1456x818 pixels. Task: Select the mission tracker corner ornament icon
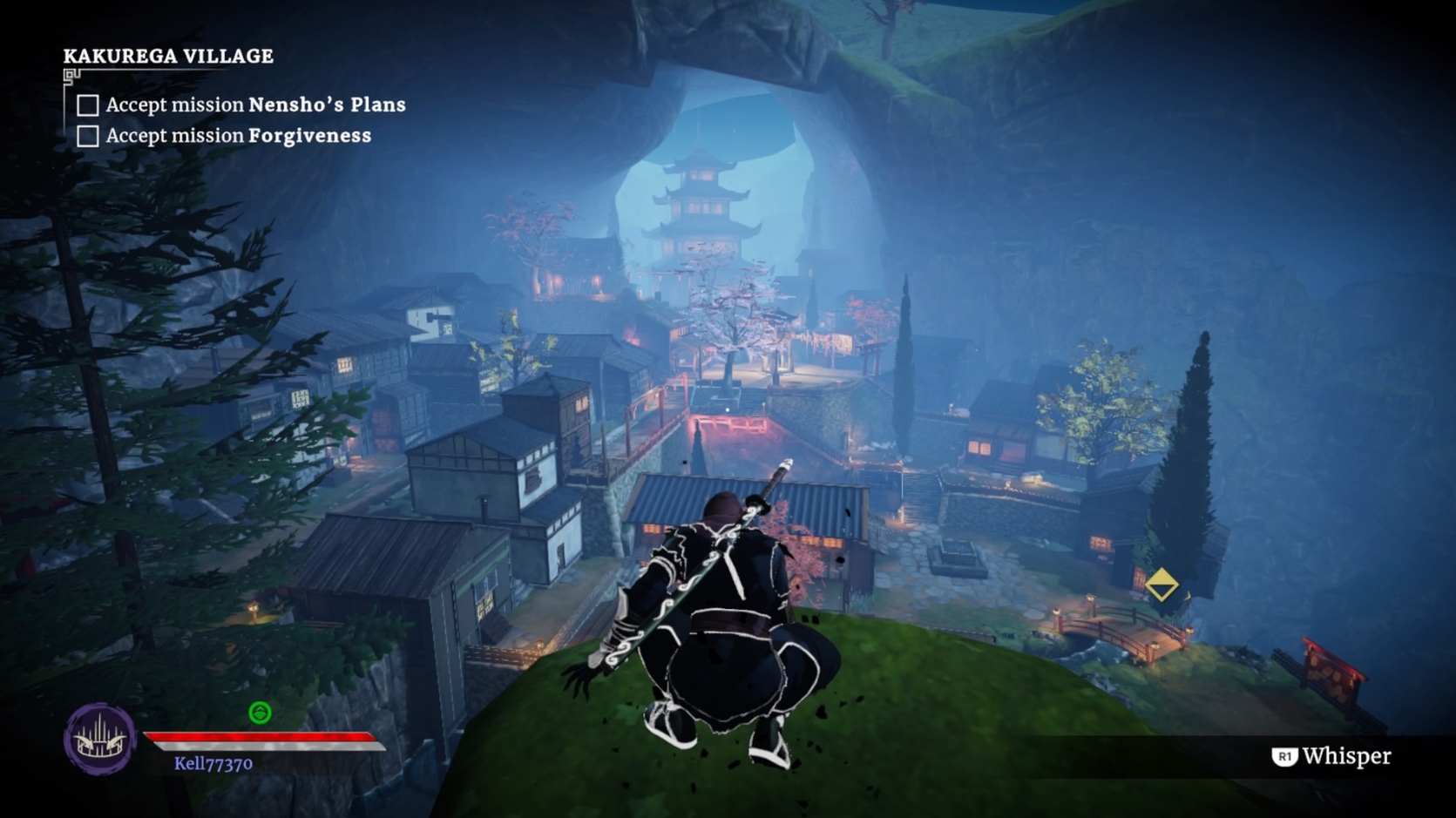(x=68, y=78)
